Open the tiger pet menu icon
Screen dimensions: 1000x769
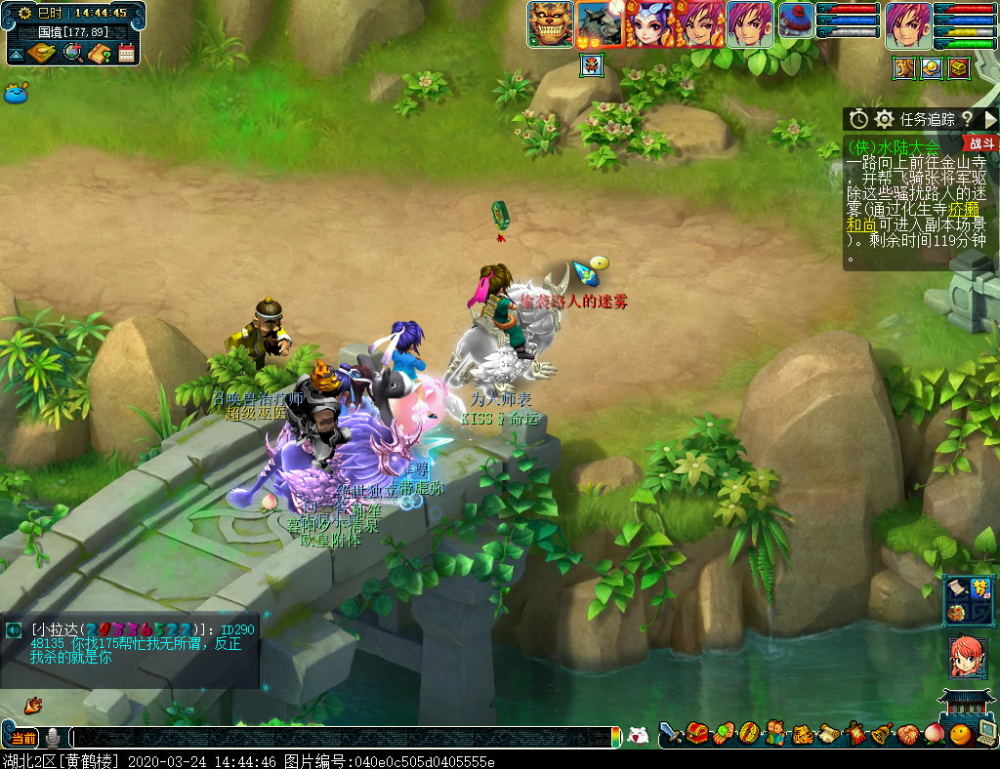(801, 735)
